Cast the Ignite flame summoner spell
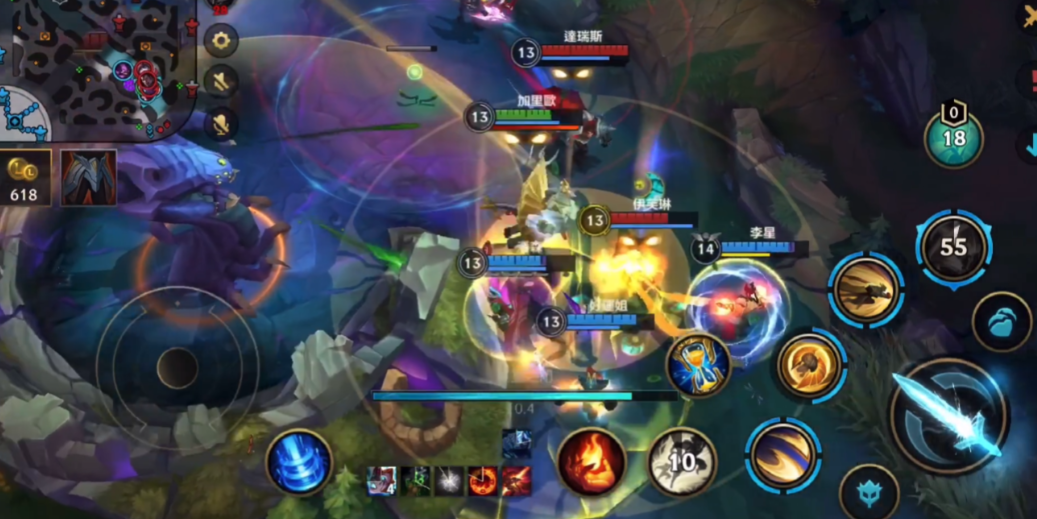The height and width of the screenshot is (519, 1037). (591, 462)
